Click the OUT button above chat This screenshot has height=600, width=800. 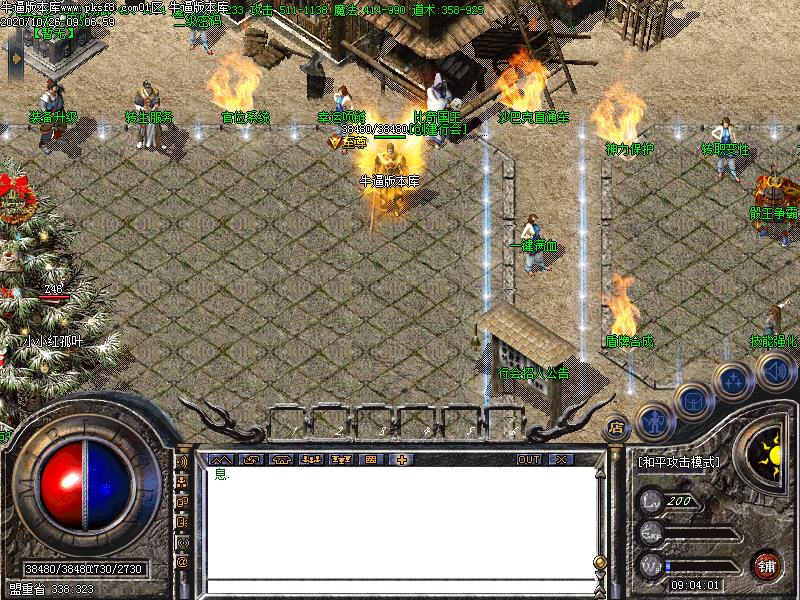(x=529, y=459)
